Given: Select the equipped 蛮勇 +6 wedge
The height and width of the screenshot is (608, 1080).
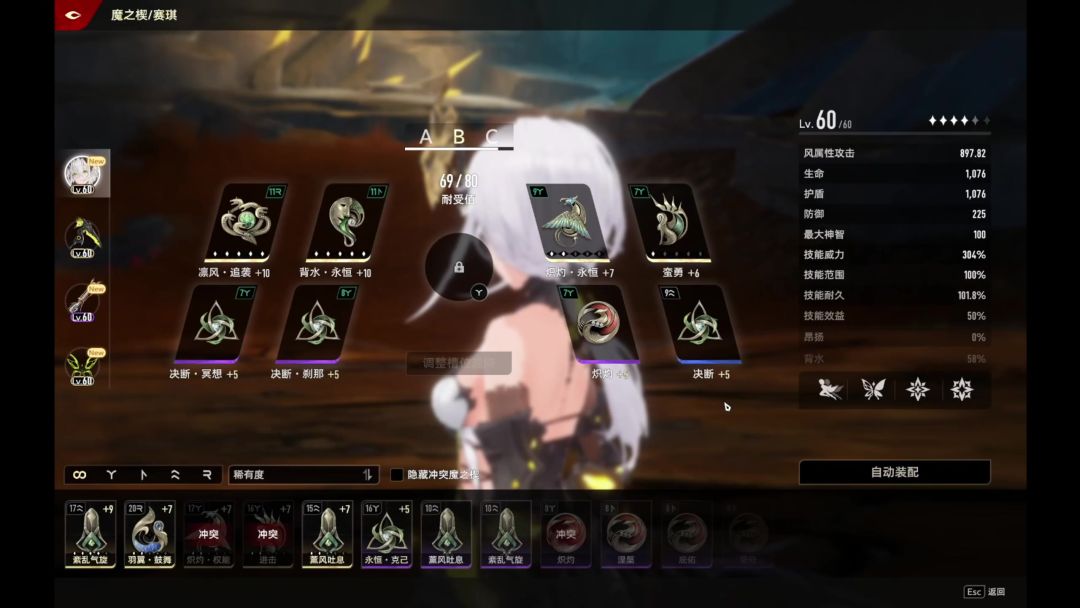Looking at the screenshot, I should (669, 222).
